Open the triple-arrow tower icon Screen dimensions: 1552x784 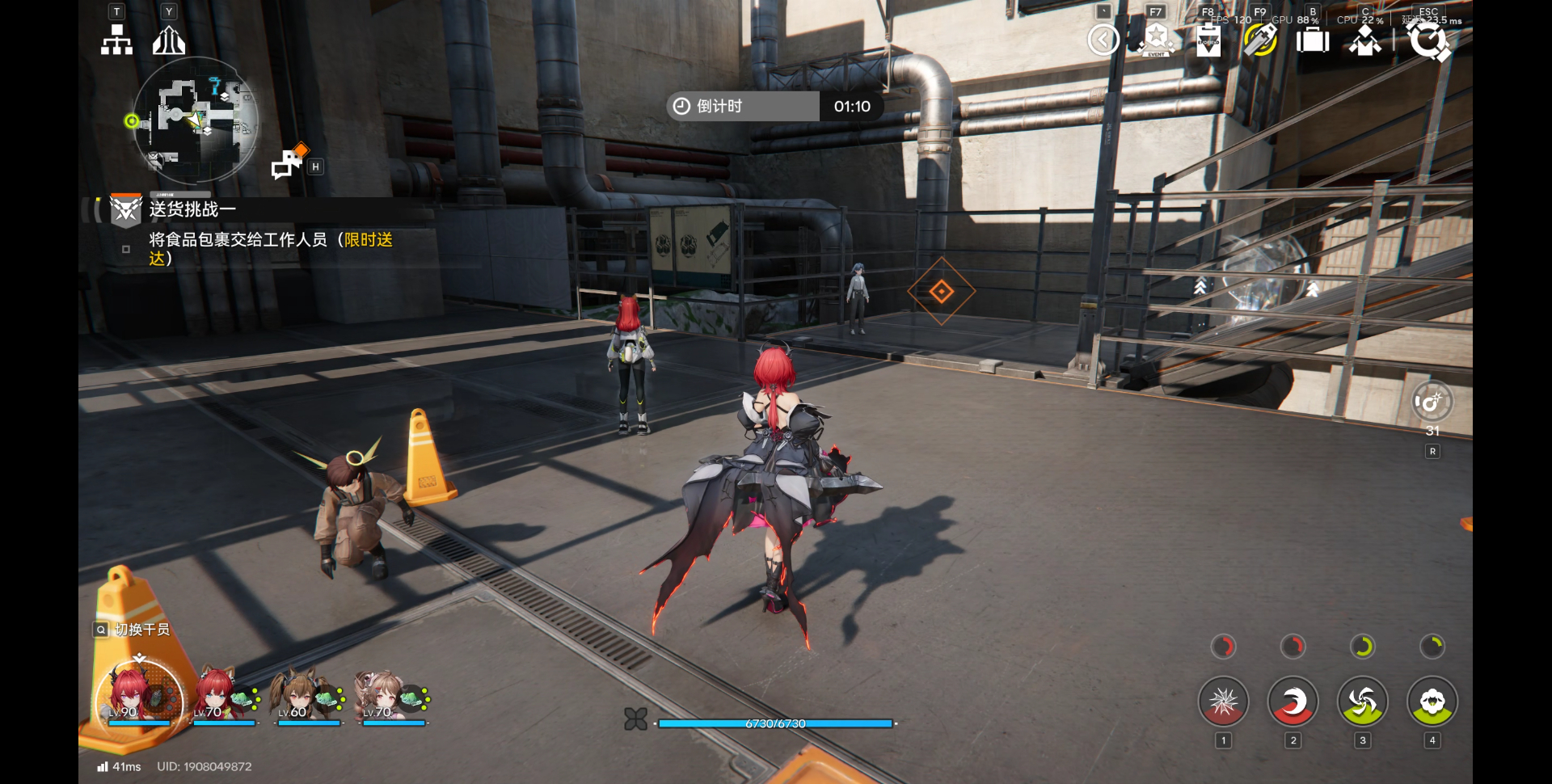coord(169,40)
